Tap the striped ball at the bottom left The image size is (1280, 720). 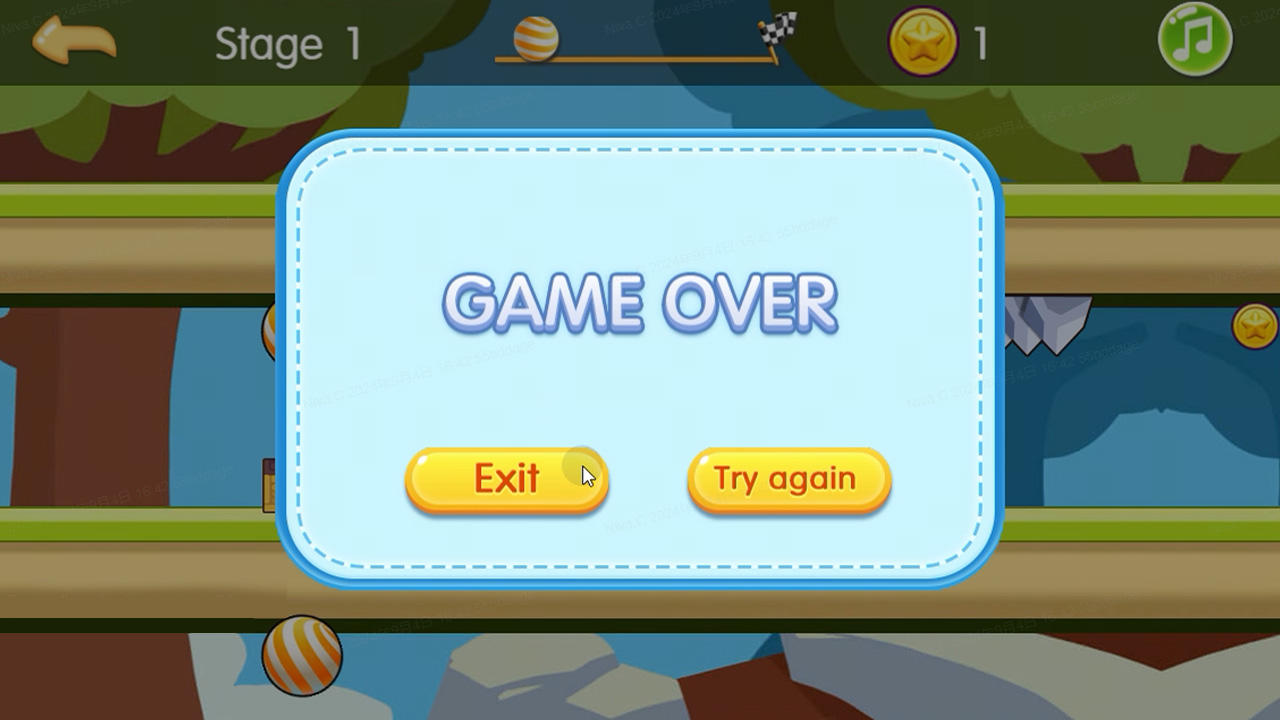303,655
